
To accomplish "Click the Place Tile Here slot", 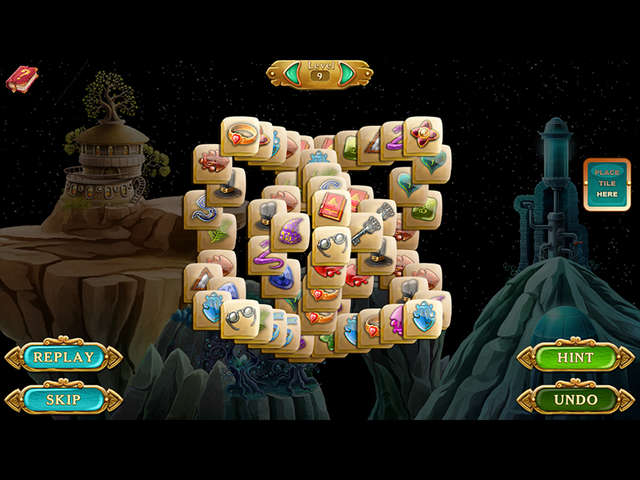I will point(607,184).
